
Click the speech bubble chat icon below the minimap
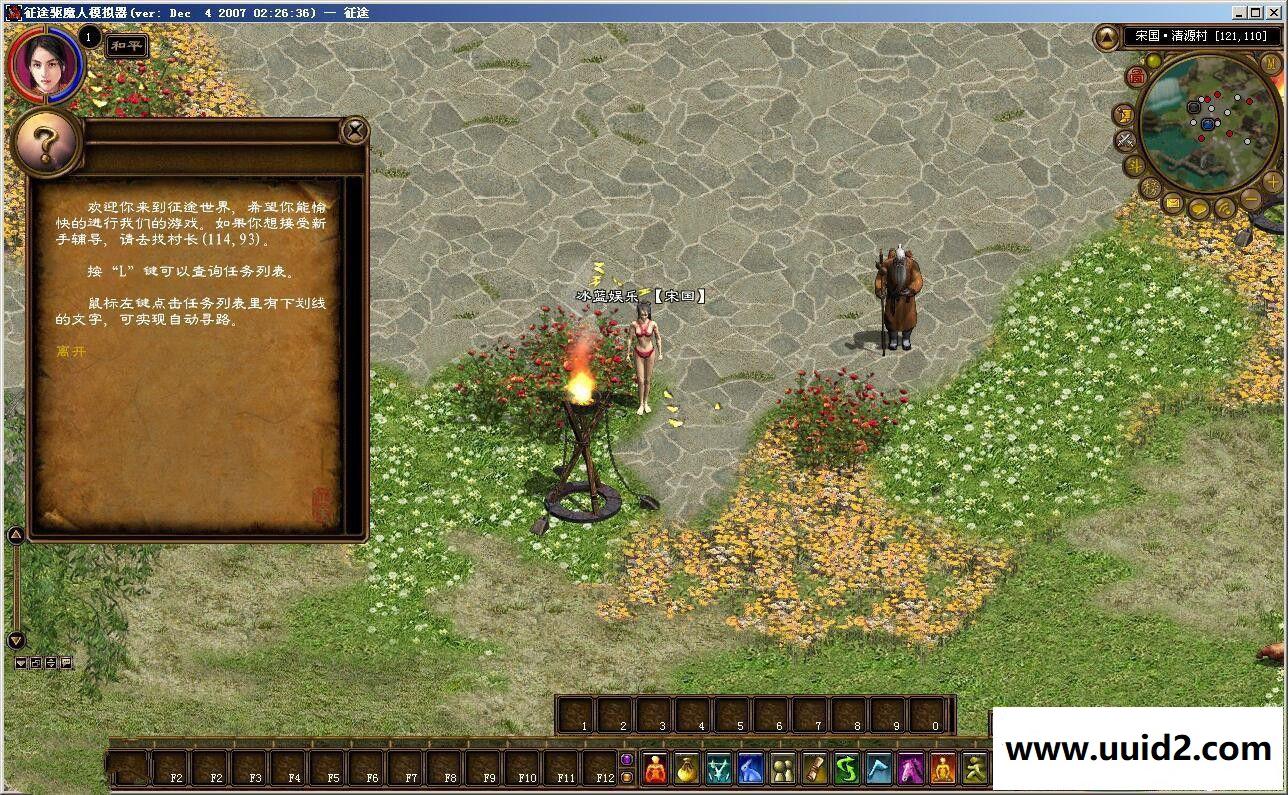tap(1198, 208)
